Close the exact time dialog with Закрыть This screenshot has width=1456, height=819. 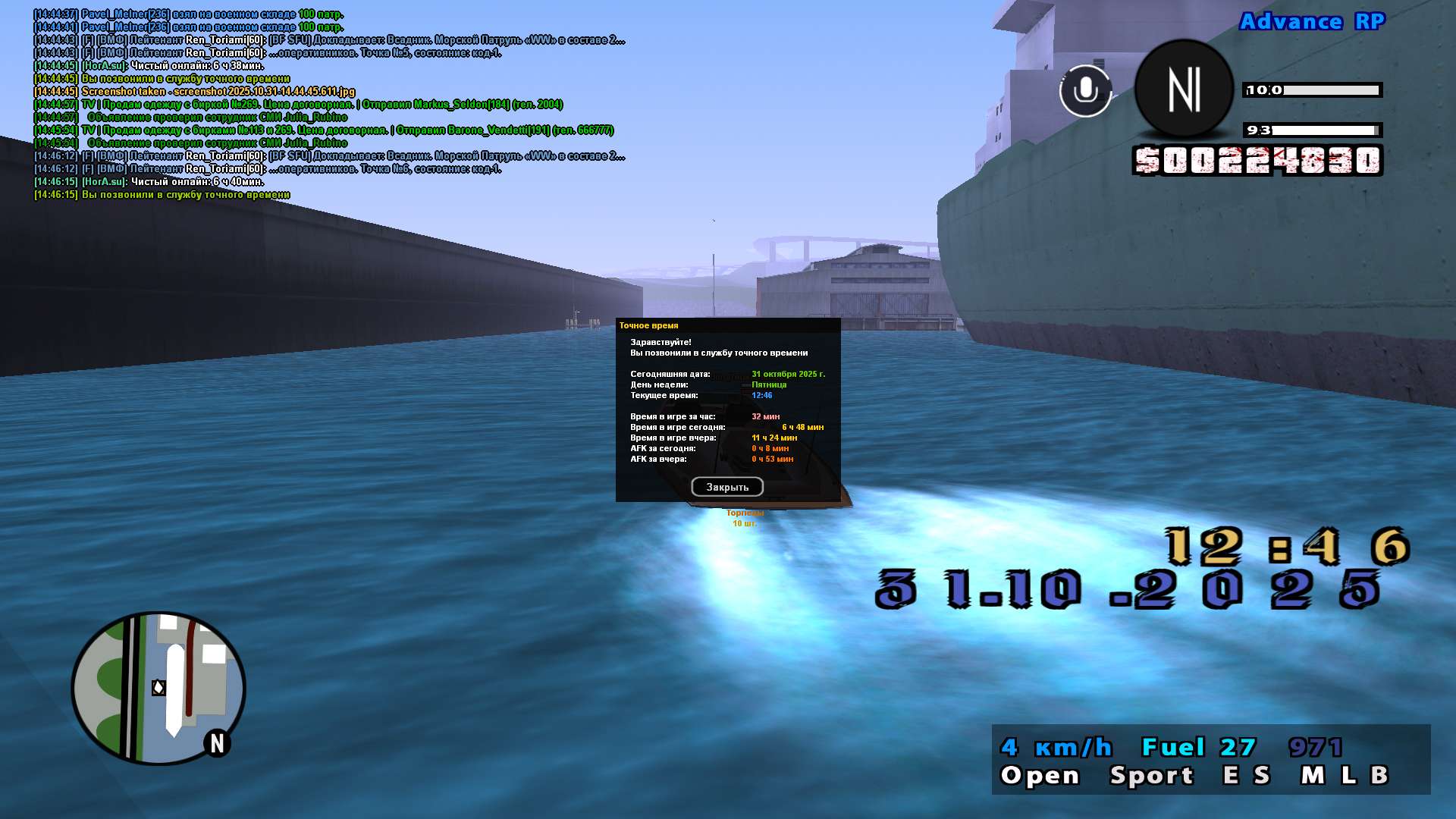coord(726,487)
